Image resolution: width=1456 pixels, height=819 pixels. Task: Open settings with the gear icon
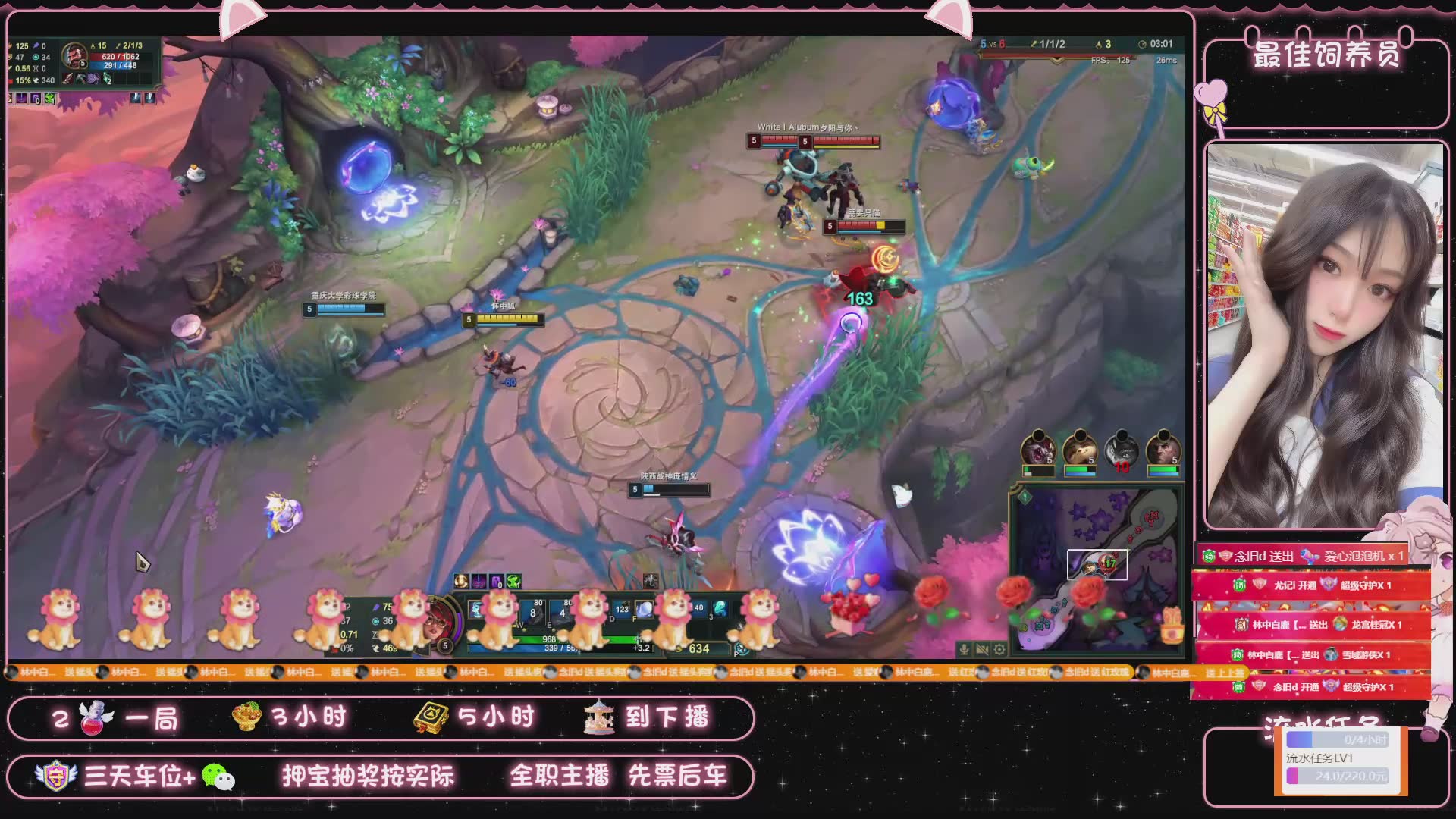click(1000, 649)
